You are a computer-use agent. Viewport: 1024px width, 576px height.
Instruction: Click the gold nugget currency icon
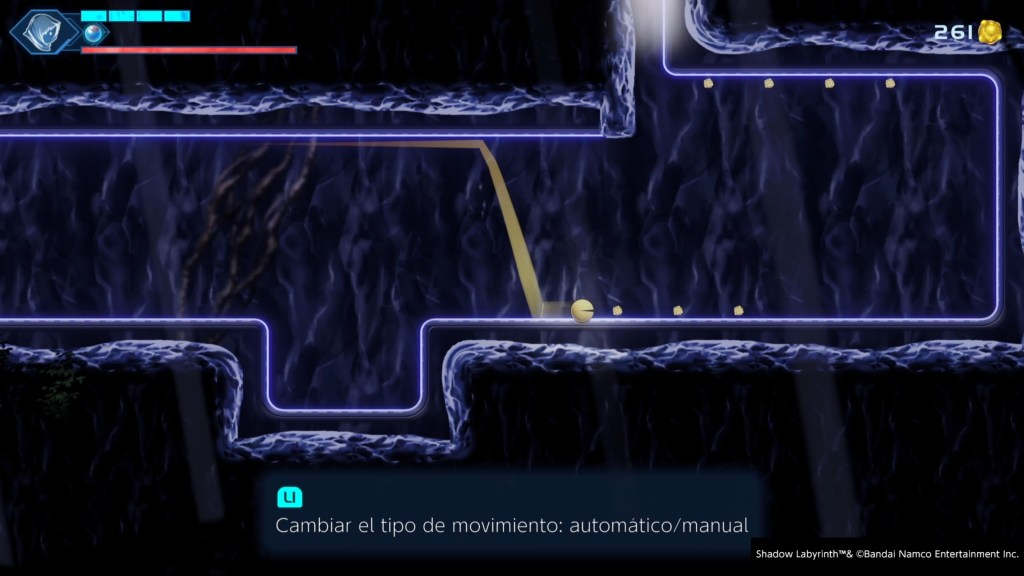pos(990,32)
